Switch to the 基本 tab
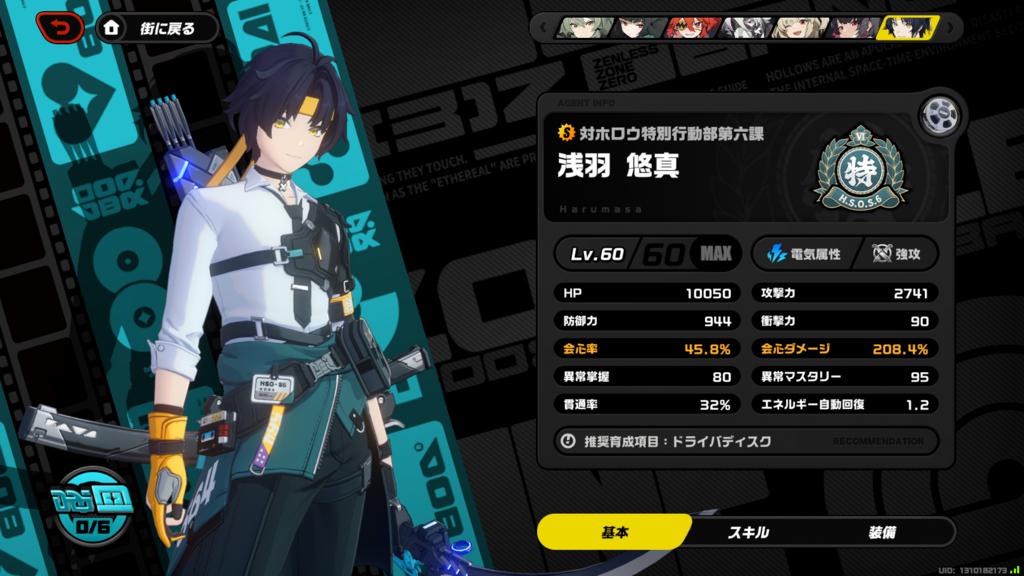 tap(615, 532)
